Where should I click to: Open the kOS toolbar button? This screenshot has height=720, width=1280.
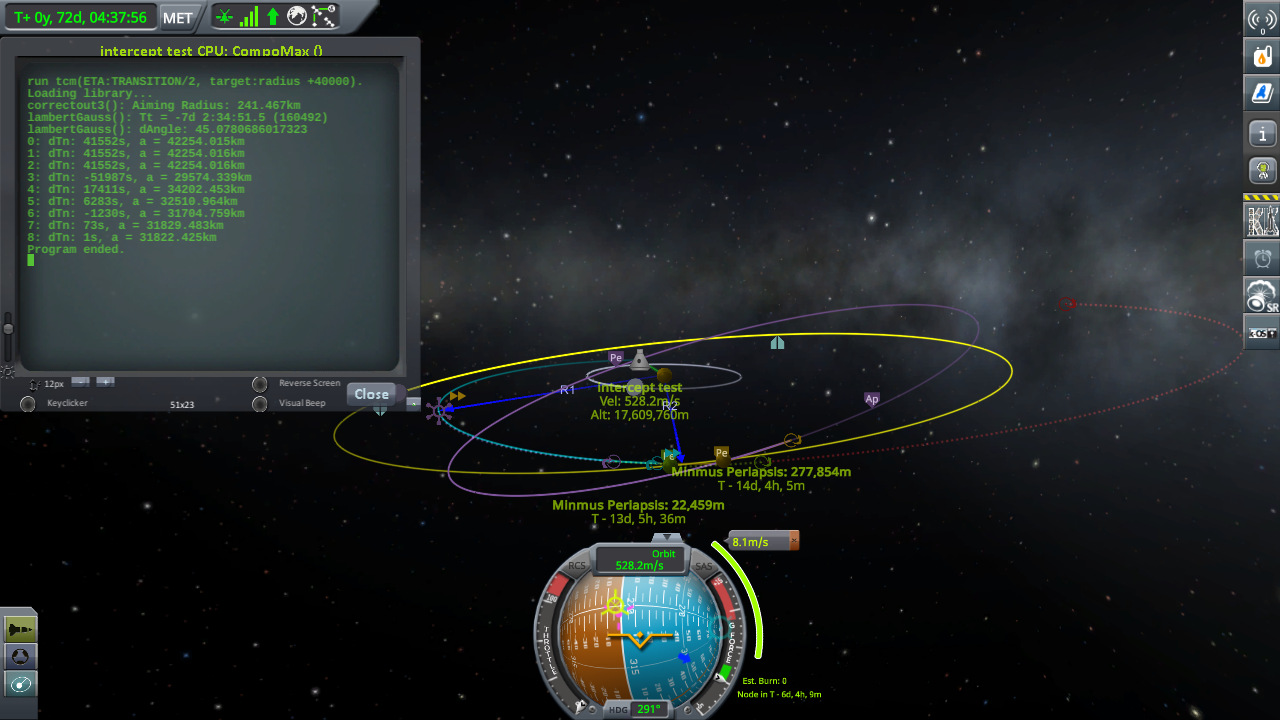tap(1262, 332)
